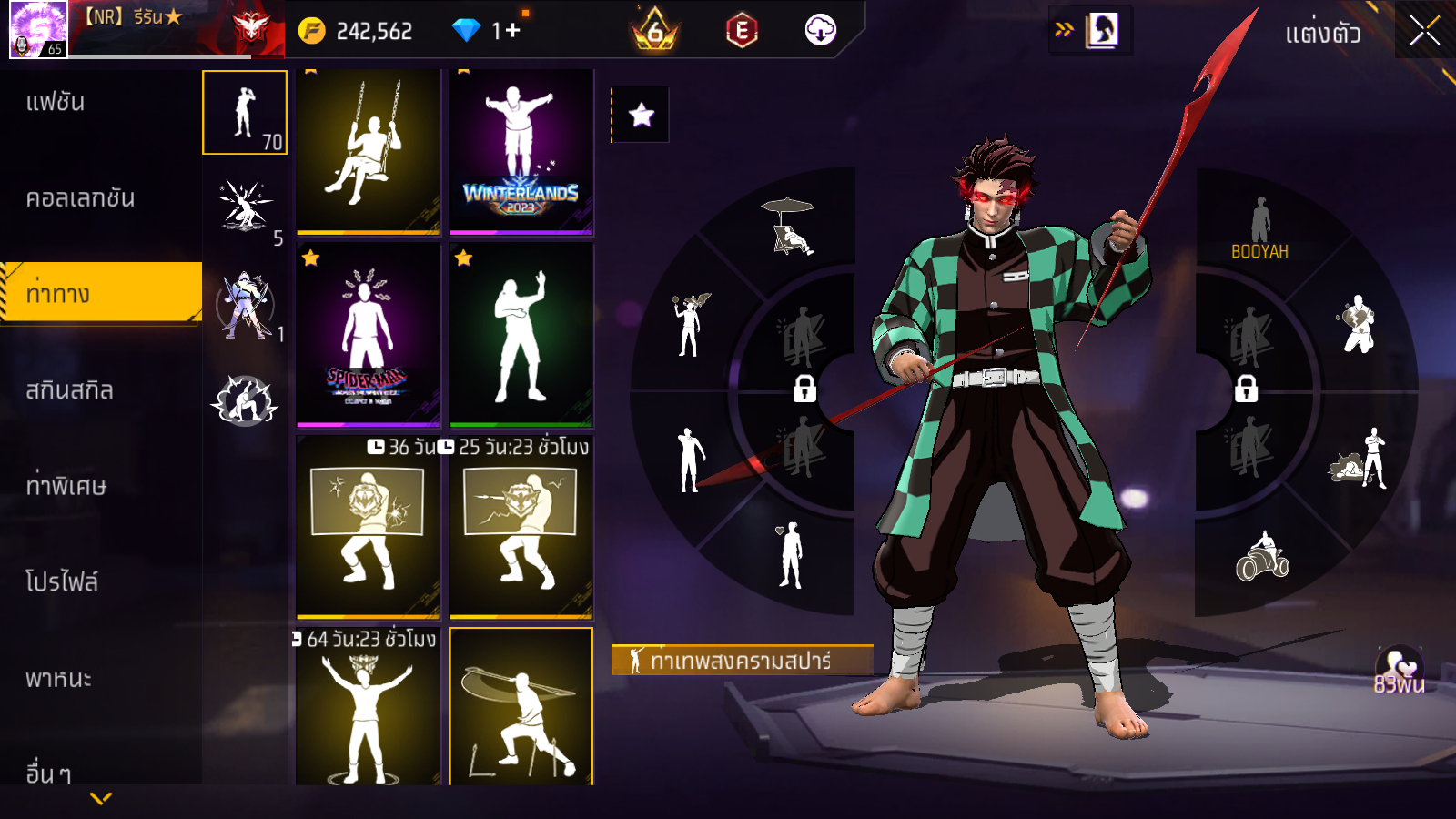The height and width of the screenshot is (819, 1456).
Task: Select the beach umbrella lounge emote slot
Action: (x=789, y=227)
